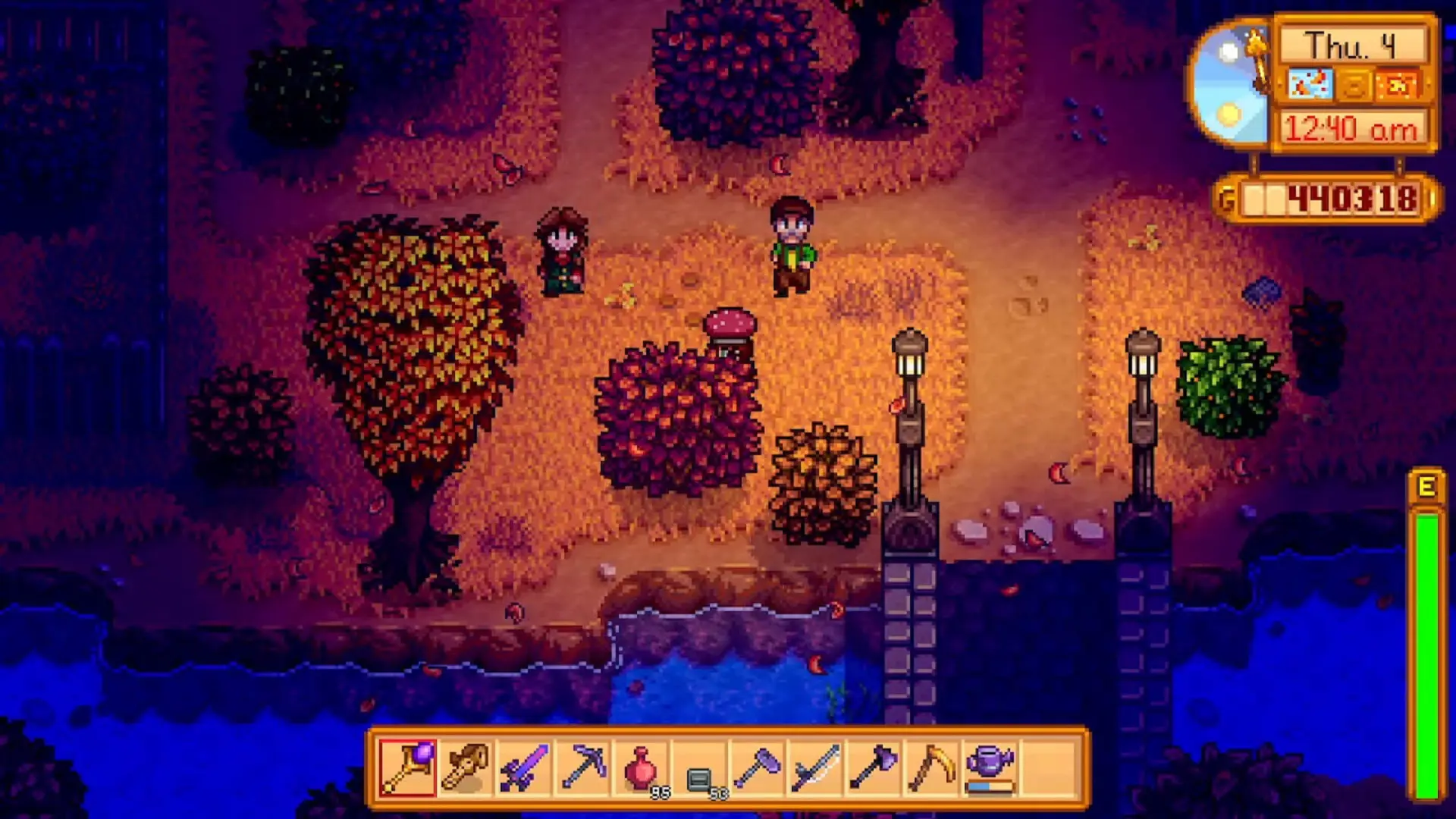The width and height of the screenshot is (1456, 819).
Task: Select the battery item stack of 53
Action: (698, 766)
